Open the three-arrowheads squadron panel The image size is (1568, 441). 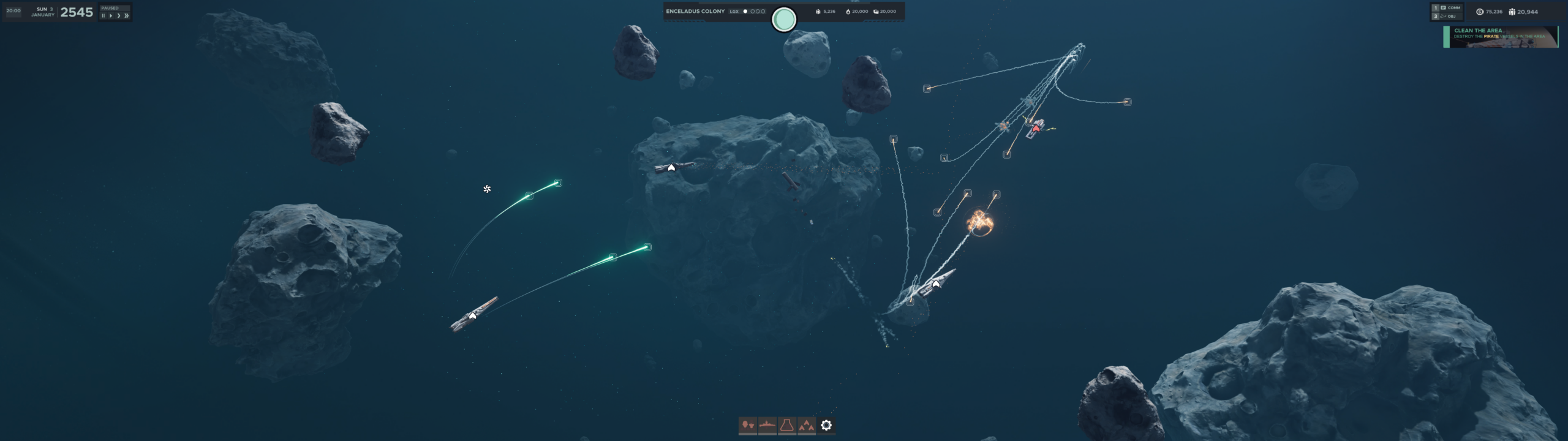point(807,425)
